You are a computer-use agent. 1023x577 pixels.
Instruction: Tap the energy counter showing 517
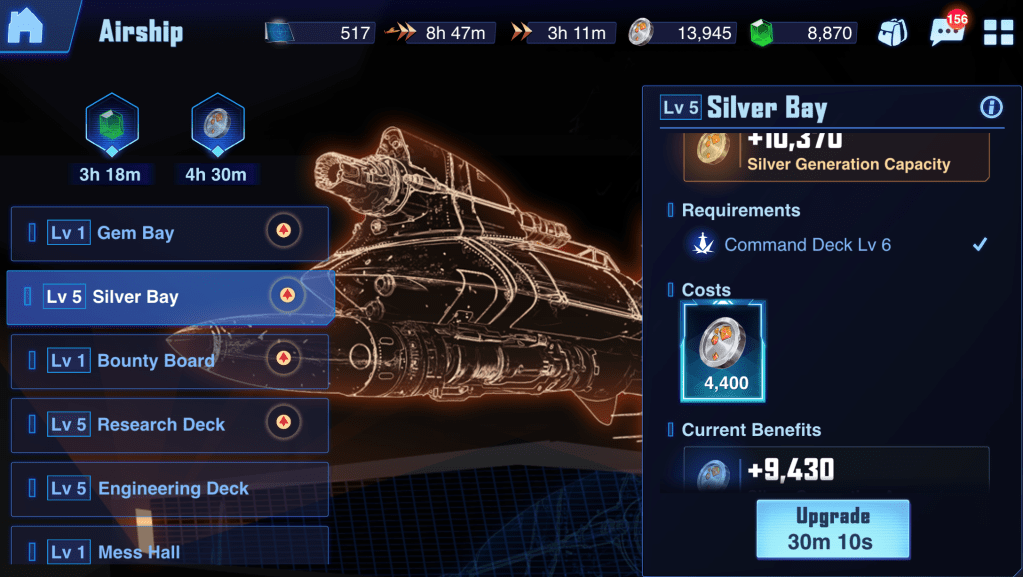[320, 33]
